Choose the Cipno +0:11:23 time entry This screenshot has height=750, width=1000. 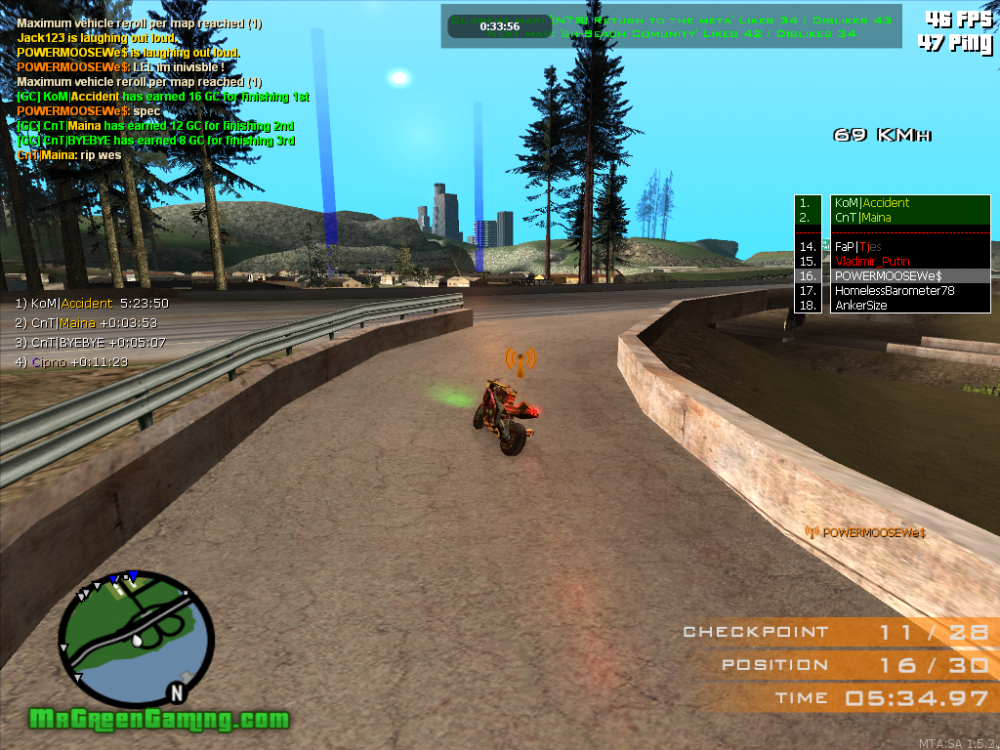71,362
